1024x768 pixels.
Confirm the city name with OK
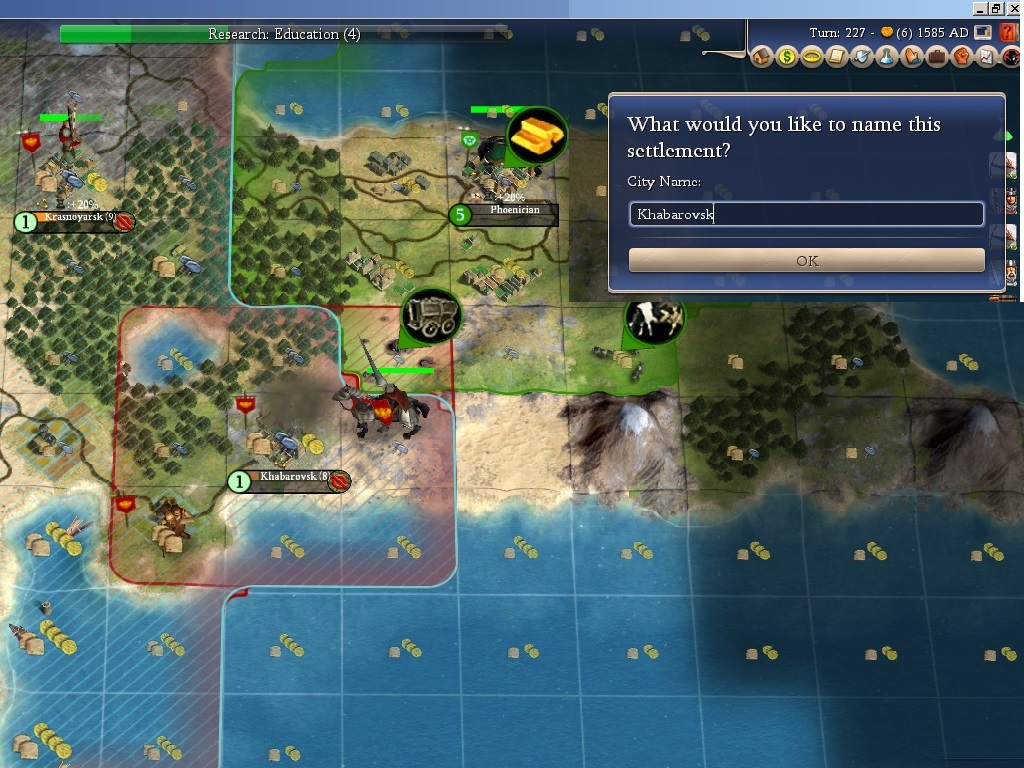(x=806, y=260)
